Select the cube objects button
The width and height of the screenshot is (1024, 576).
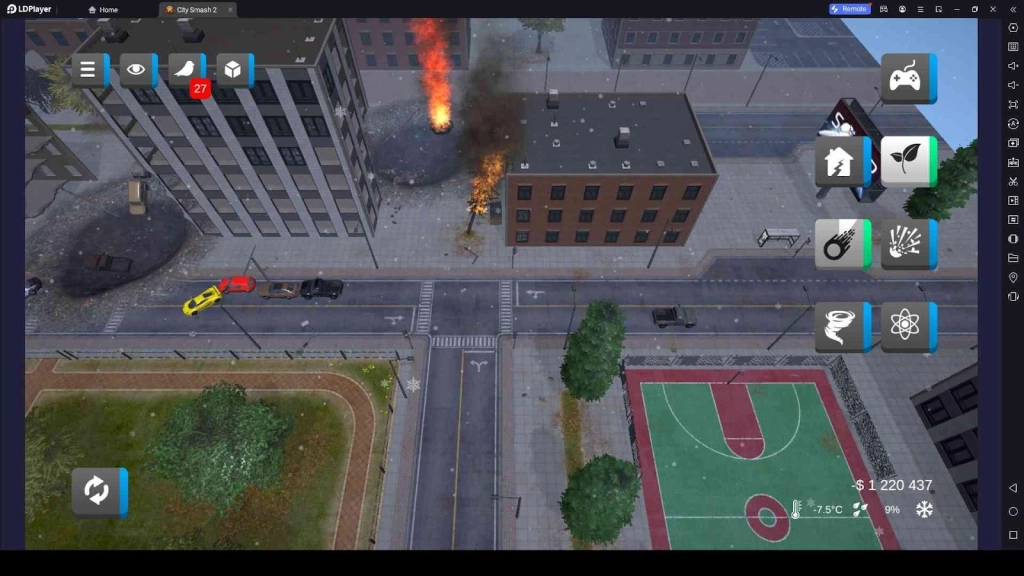pyautogui.click(x=232, y=70)
